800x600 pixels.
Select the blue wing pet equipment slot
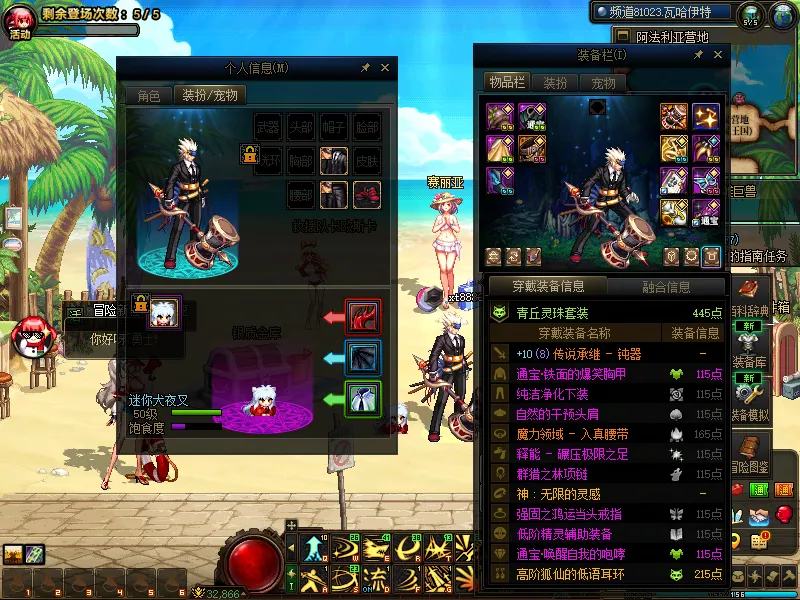(360, 357)
